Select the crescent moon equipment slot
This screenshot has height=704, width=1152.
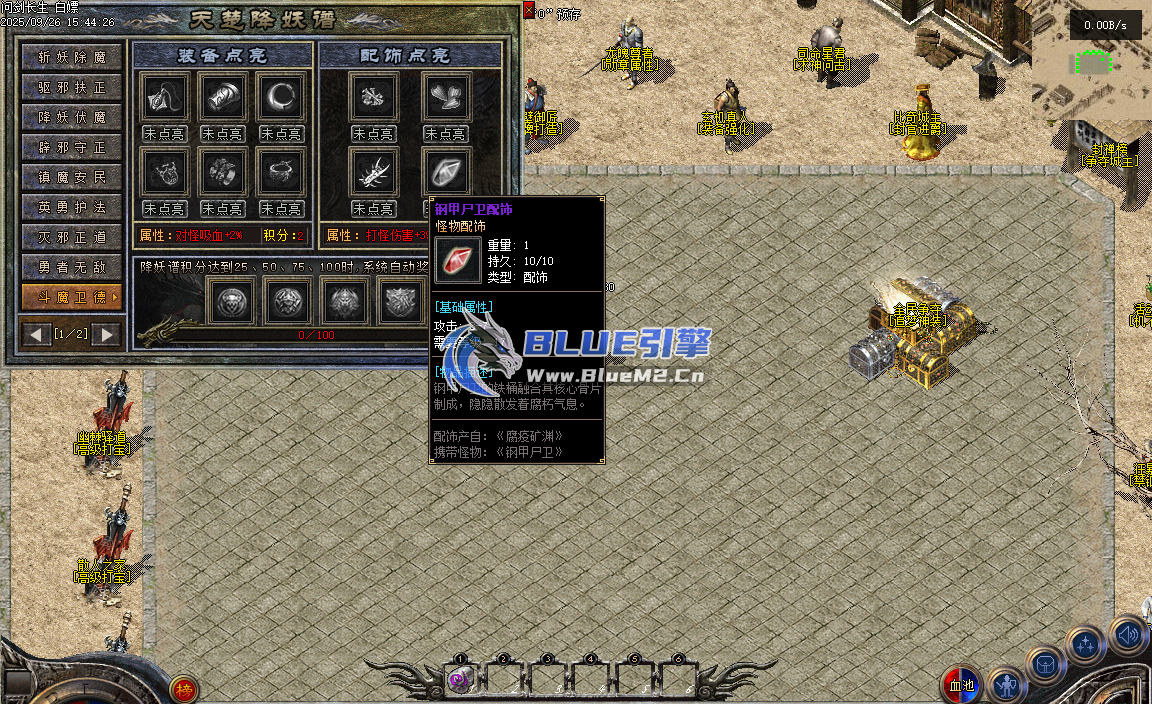click(280, 97)
